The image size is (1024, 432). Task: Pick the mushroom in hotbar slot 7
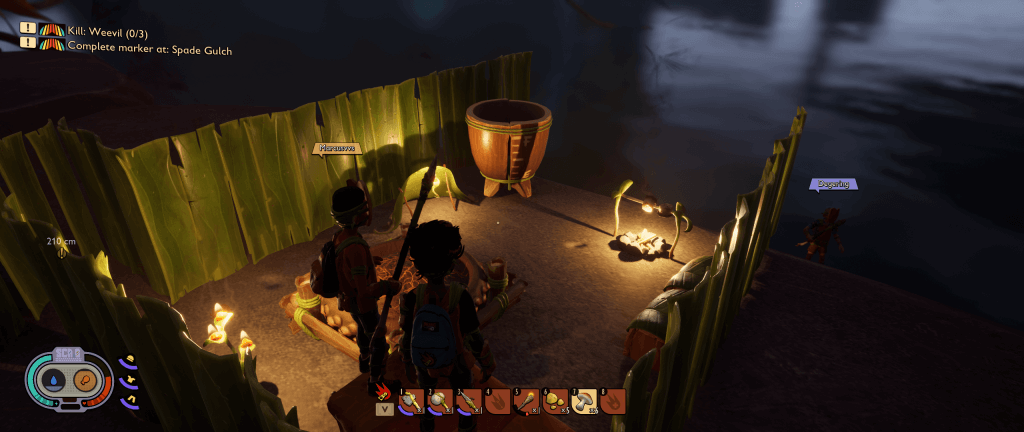[x=584, y=401]
